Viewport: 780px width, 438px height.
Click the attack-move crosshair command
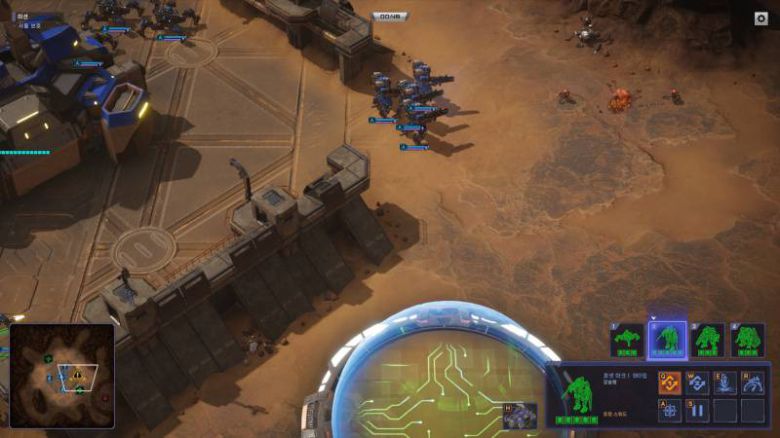click(x=669, y=410)
